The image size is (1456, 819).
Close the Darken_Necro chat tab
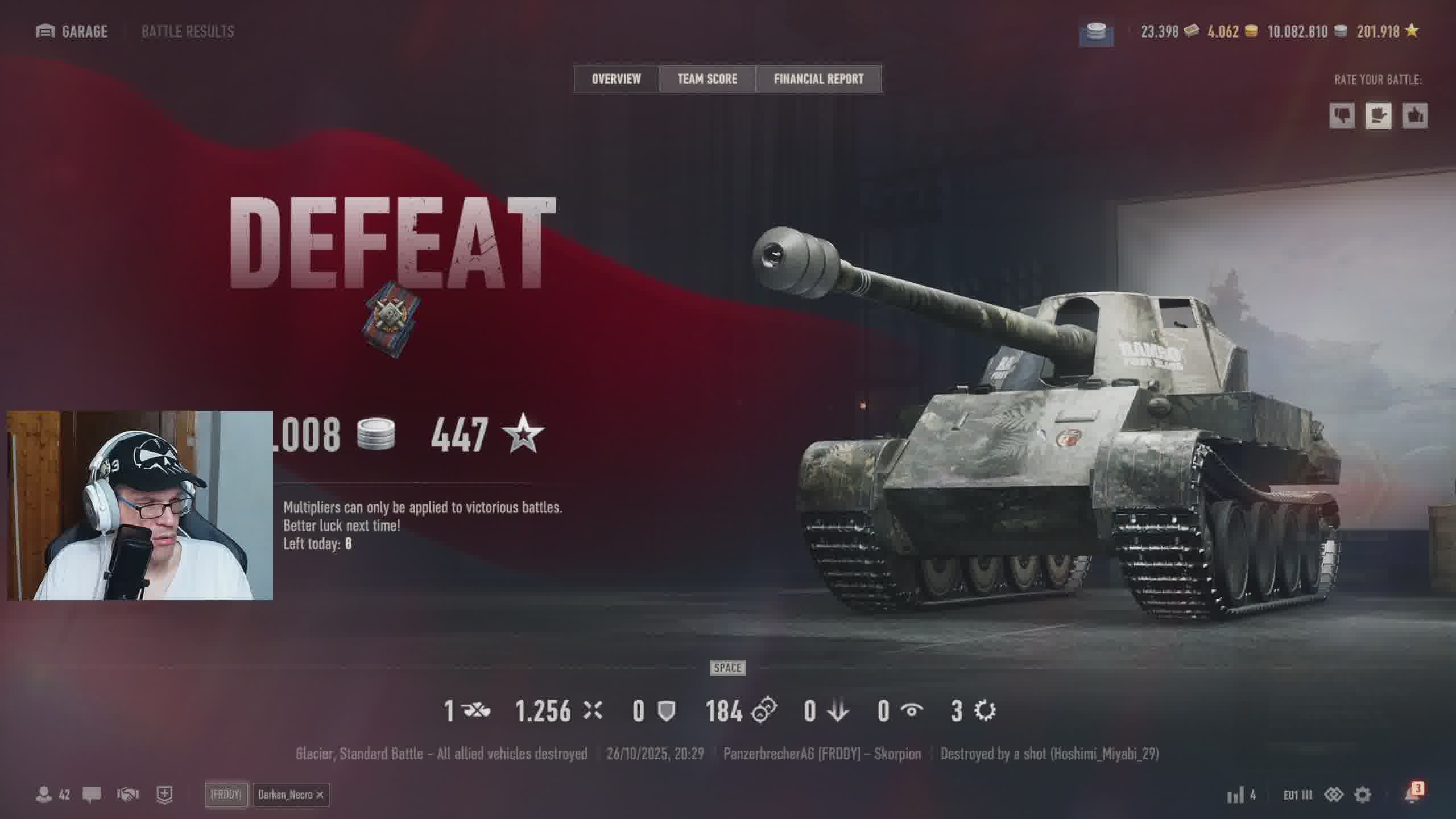320,795
